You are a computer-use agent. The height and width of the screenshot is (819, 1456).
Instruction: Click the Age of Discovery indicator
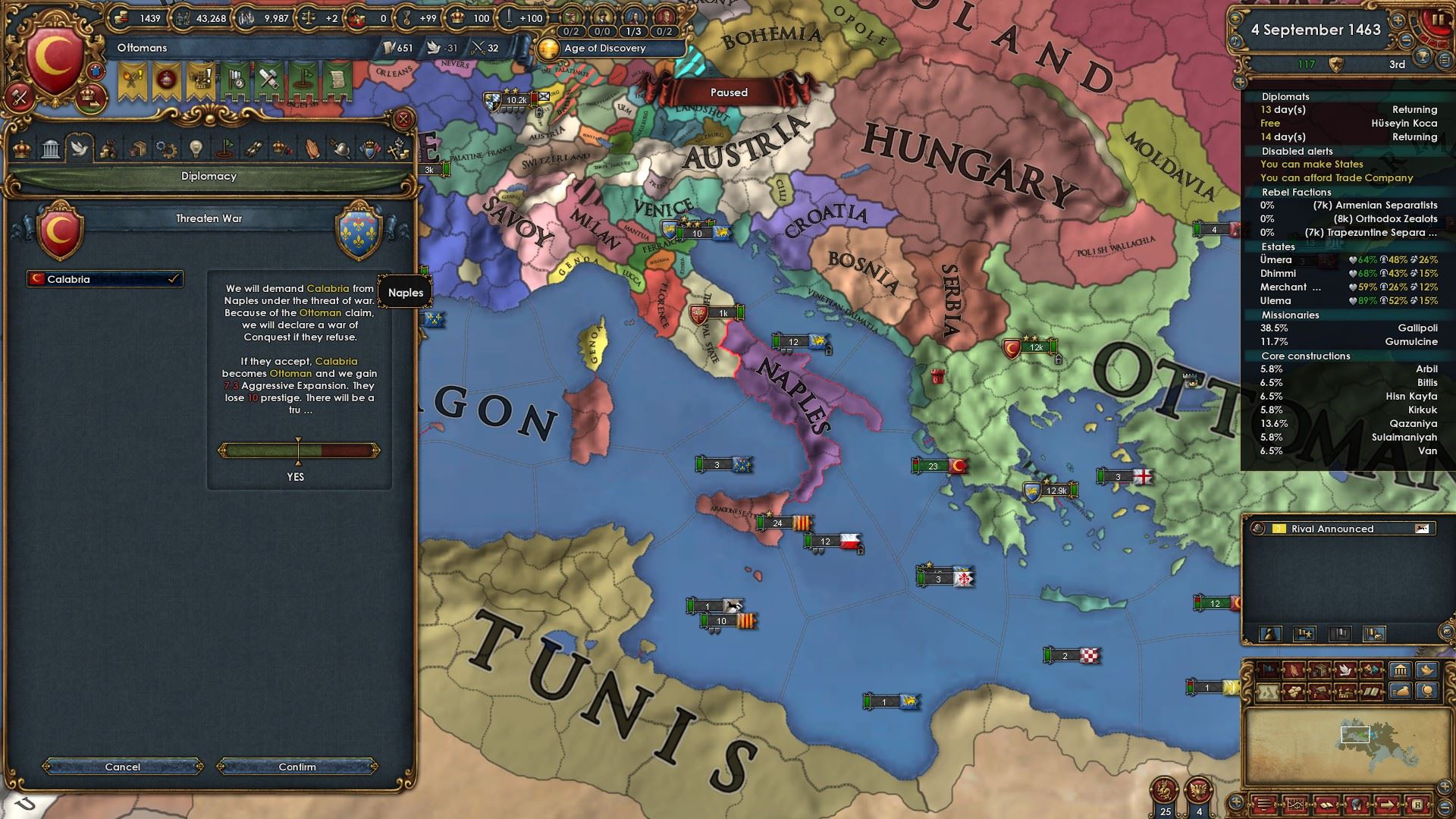coord(604,49)
